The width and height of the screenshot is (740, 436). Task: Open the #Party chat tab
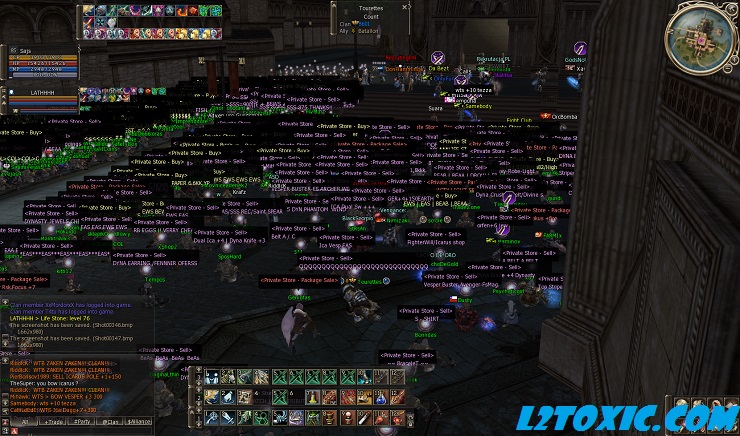click(x=80, y=423)
